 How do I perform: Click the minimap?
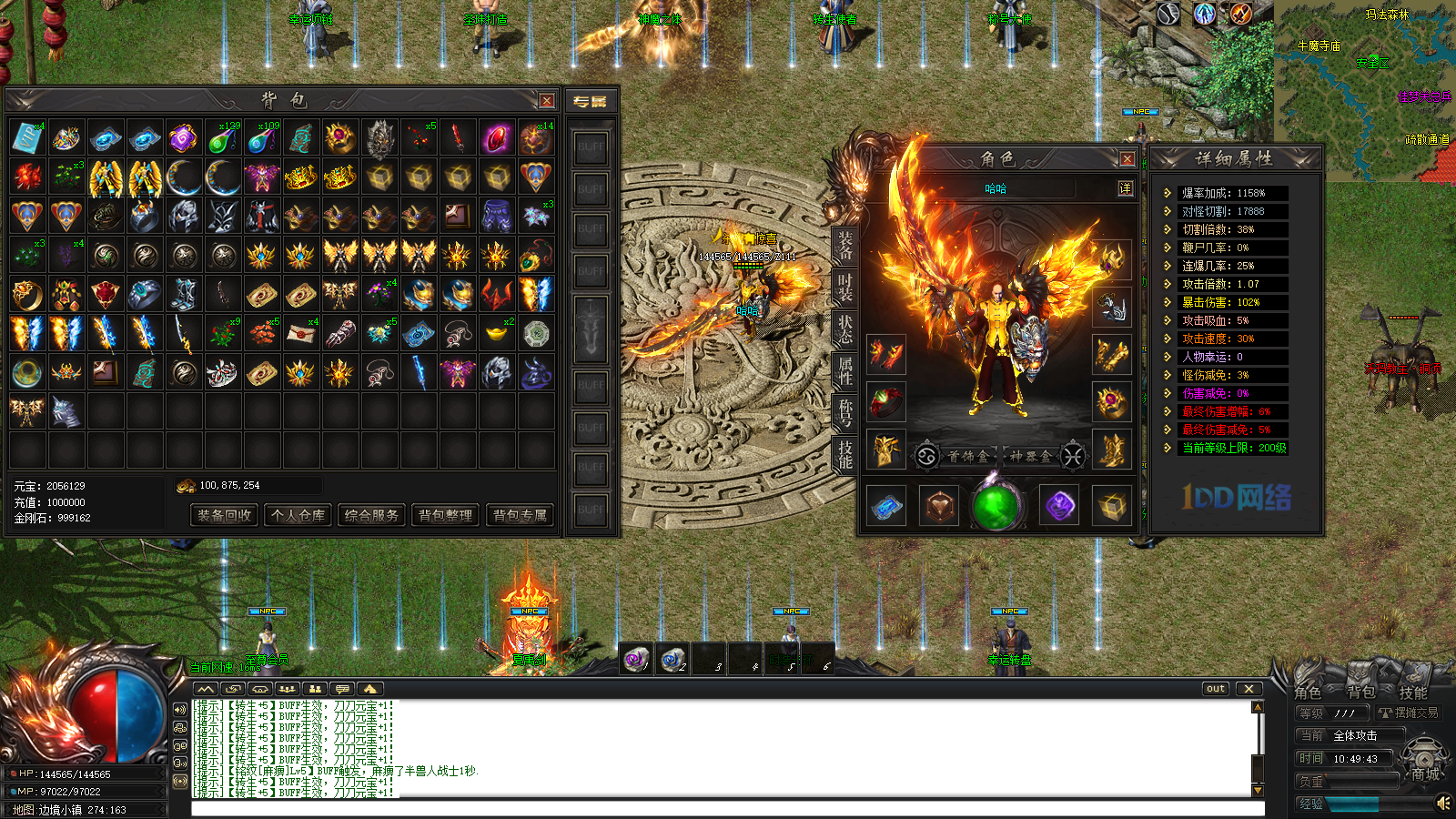click(1365, 91)
